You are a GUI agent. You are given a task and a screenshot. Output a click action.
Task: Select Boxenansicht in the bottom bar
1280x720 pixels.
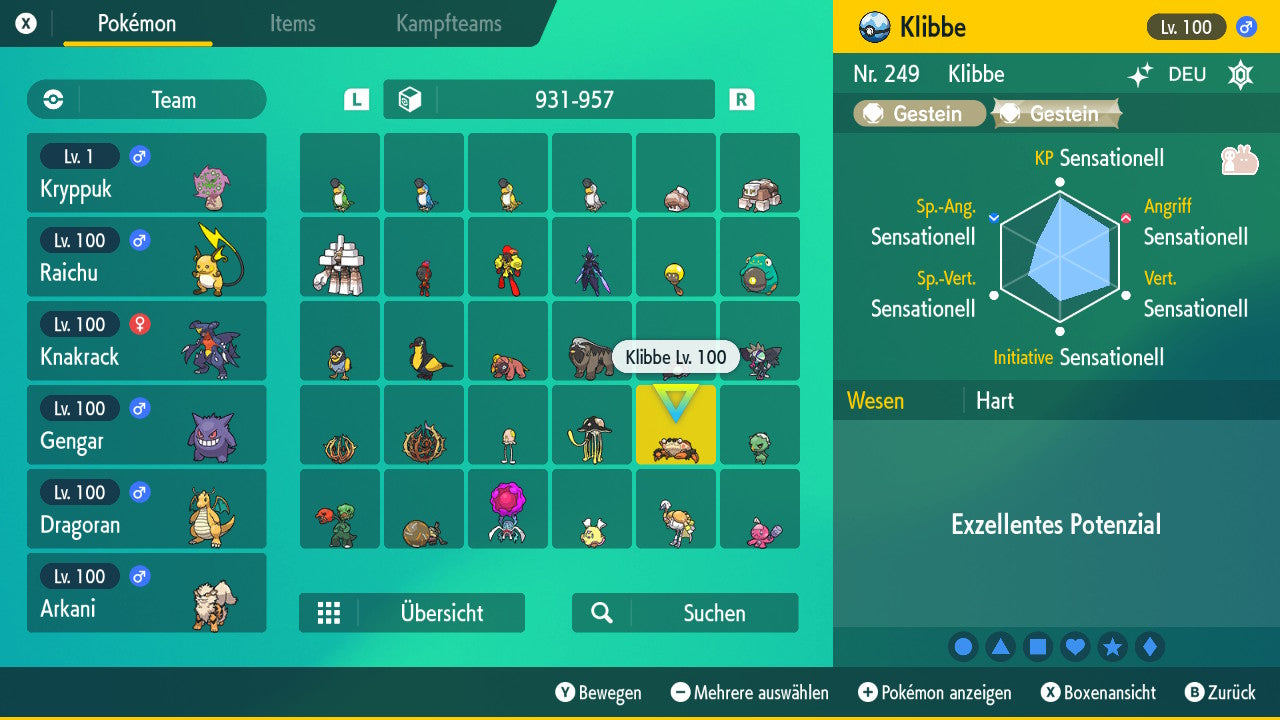click(x=1097, y=692)
